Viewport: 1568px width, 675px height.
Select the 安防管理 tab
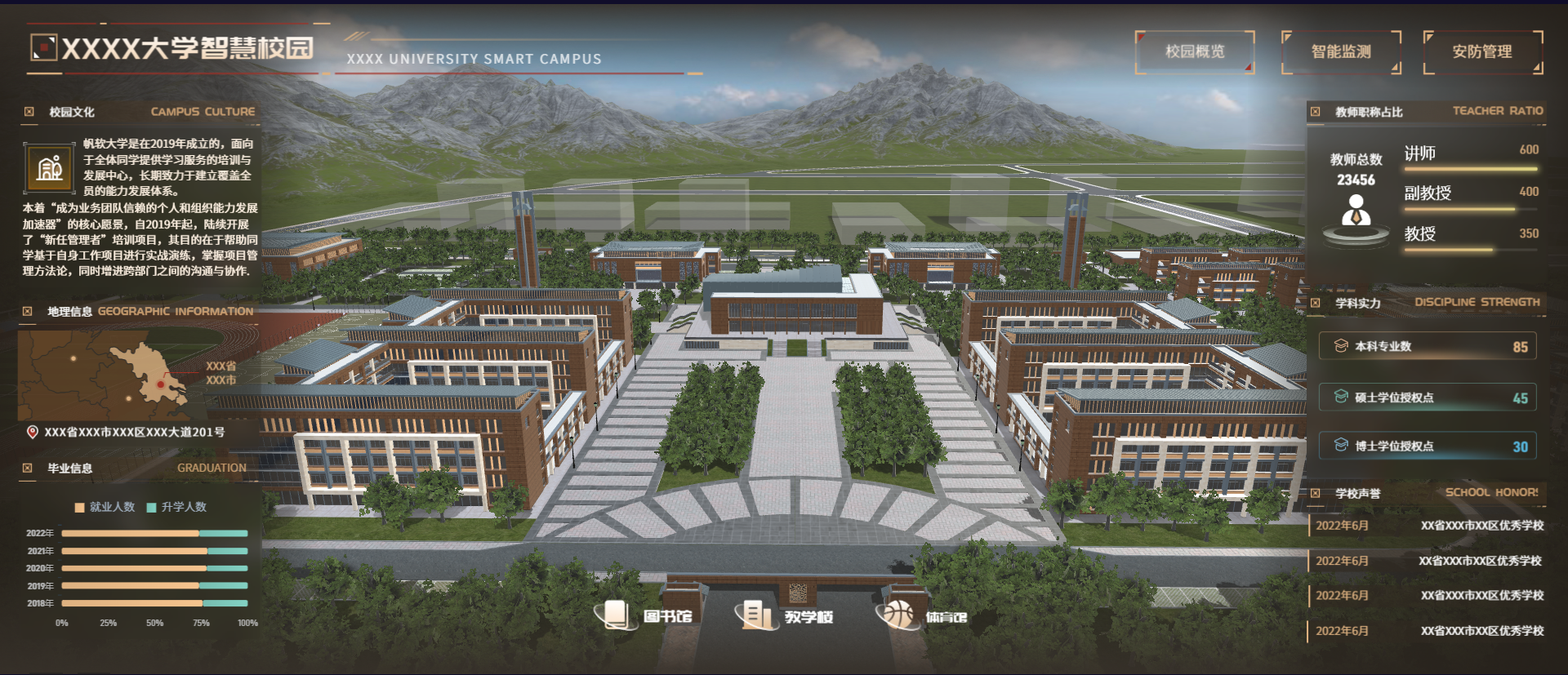pos(1481,52)
